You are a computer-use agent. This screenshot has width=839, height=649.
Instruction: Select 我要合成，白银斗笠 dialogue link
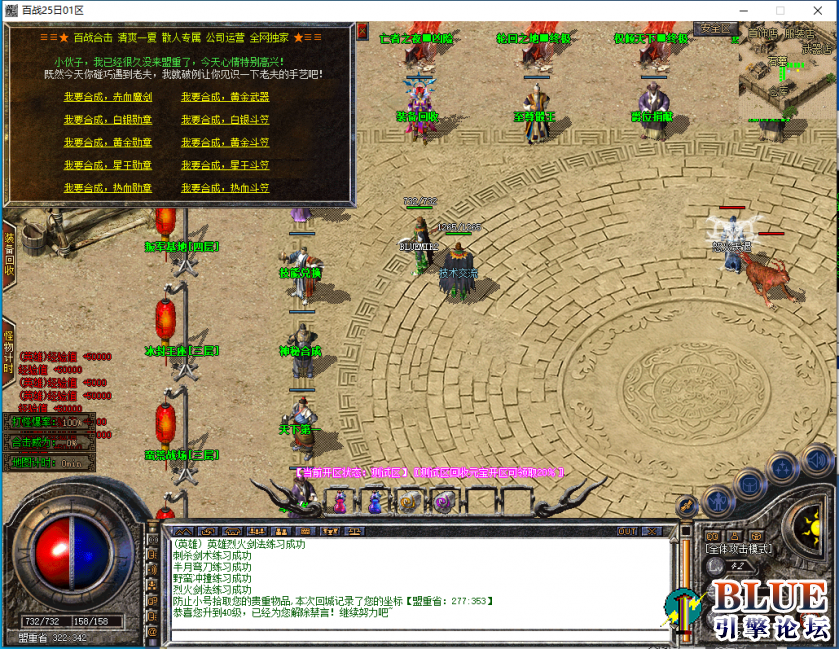point(225,120)
